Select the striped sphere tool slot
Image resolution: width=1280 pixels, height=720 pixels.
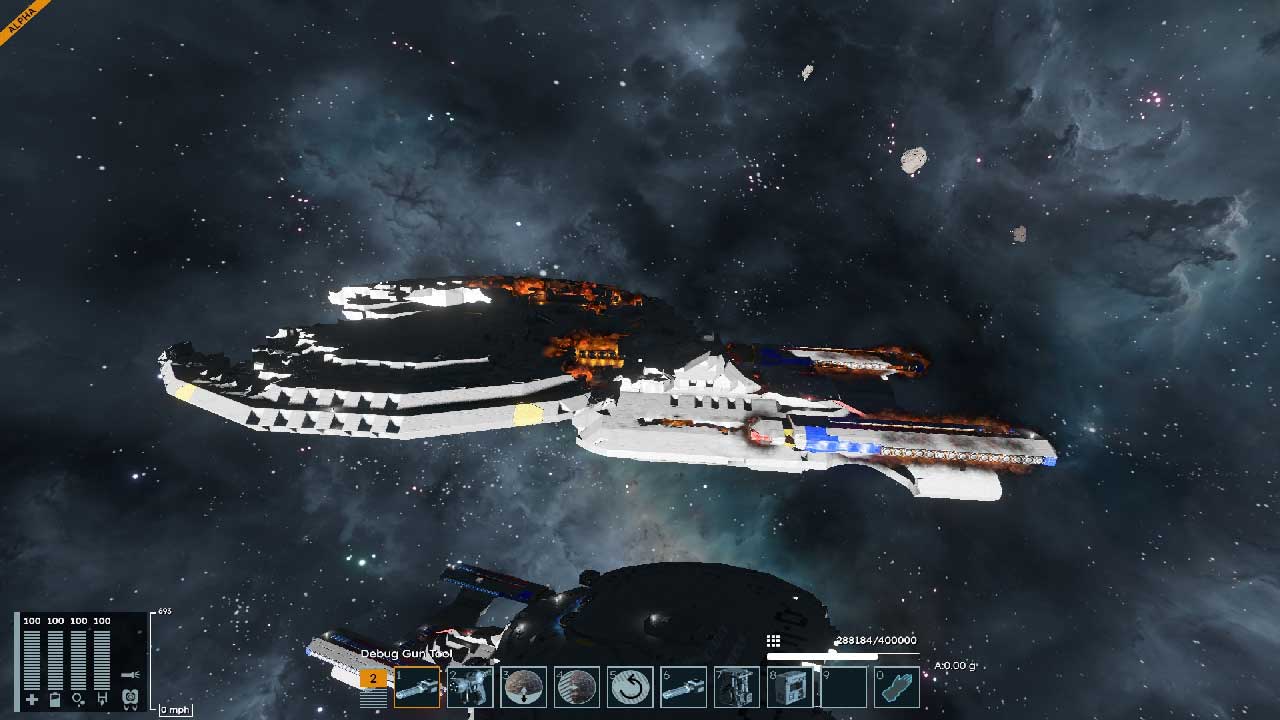tap(577, 687)
